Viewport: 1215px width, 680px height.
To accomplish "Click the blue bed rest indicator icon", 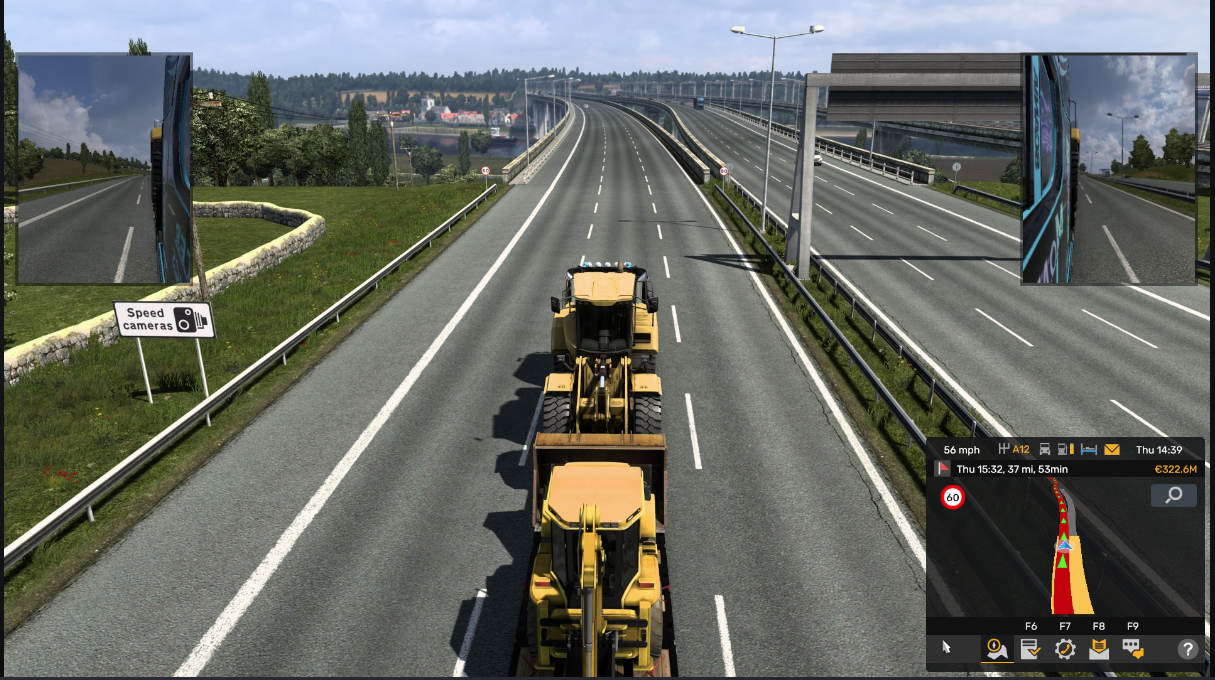I will pyautogui.click(x=1089, y=450).
